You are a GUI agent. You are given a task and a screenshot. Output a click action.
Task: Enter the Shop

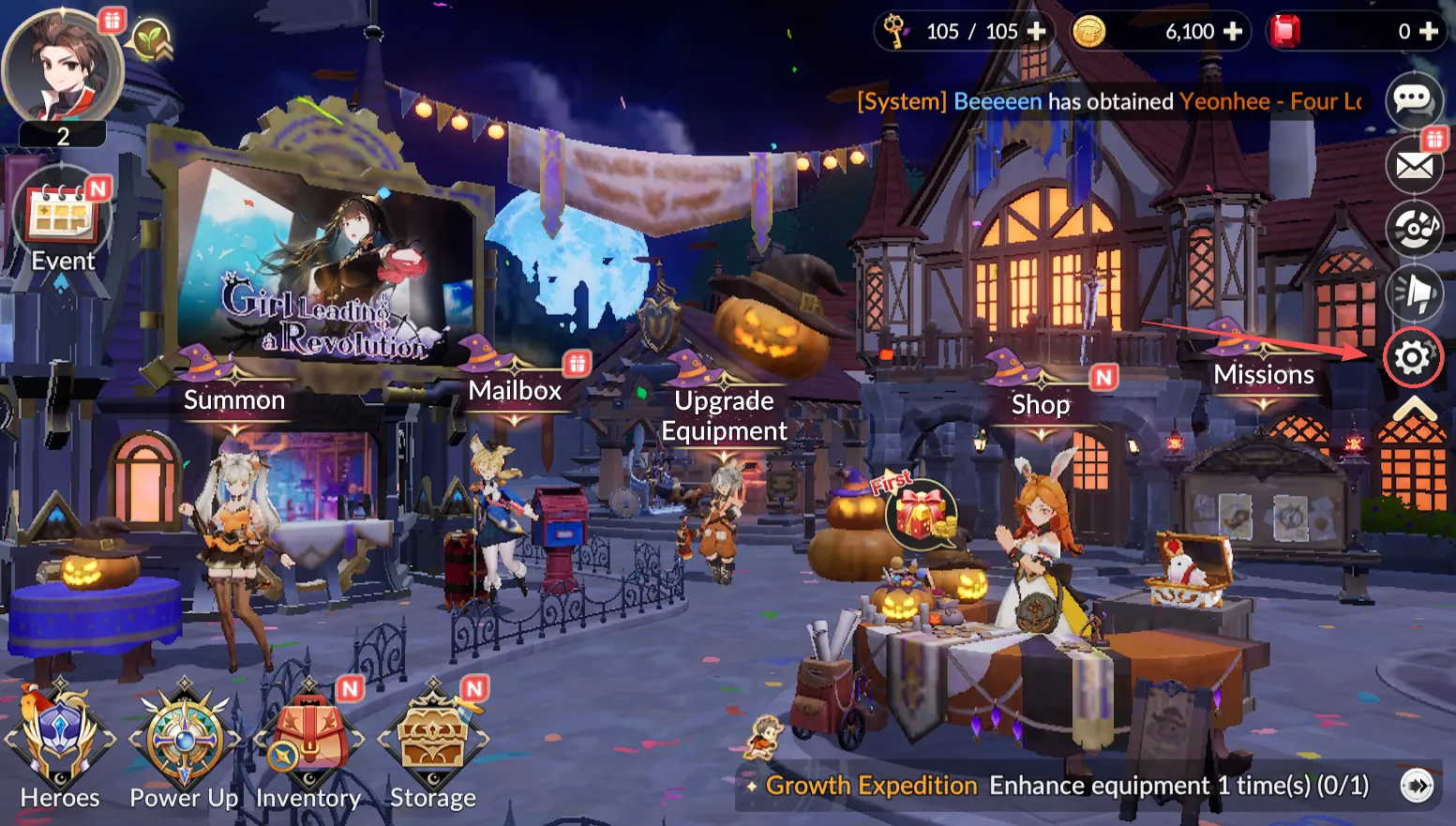tap(1041, 404)
